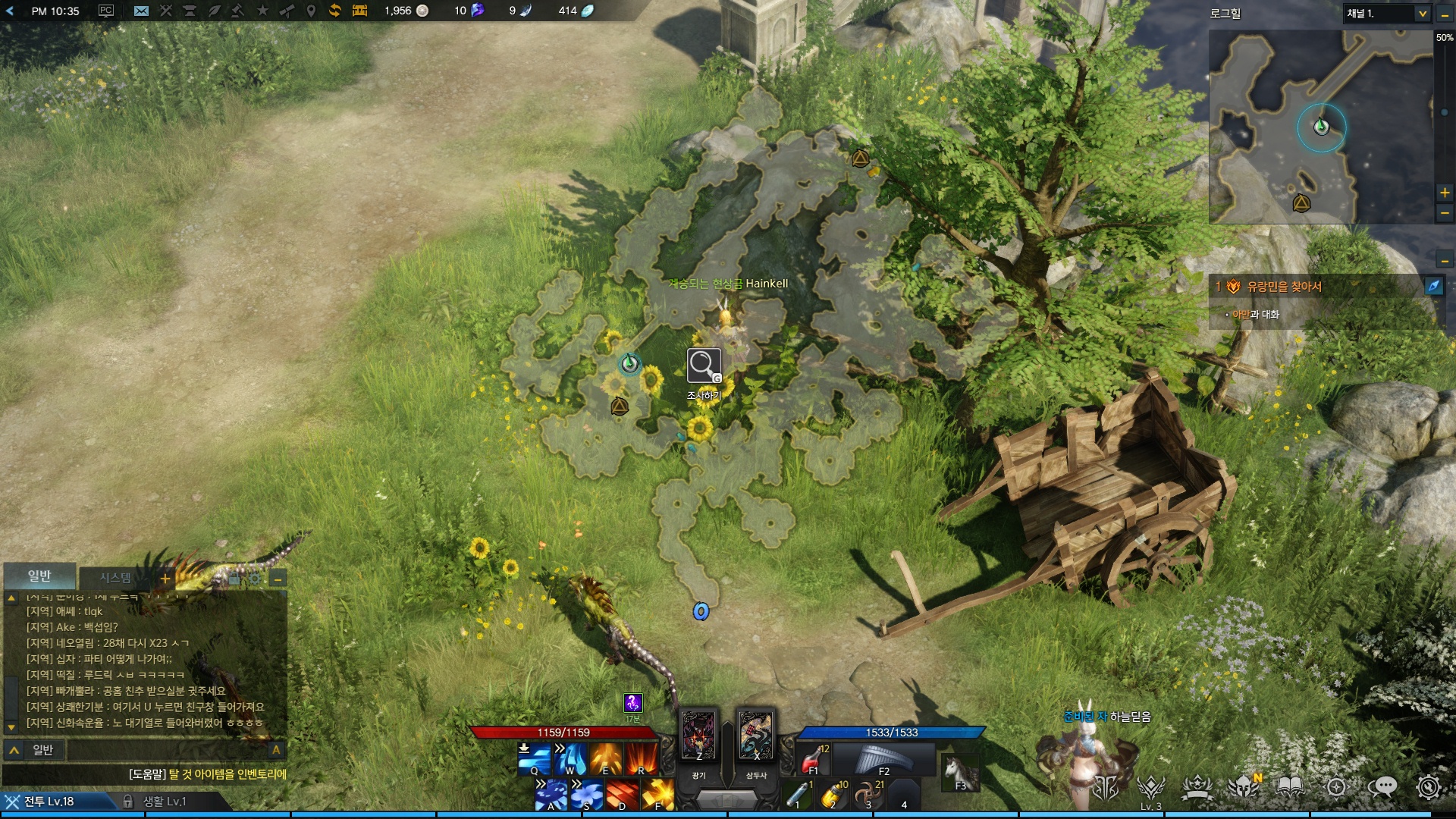
Task: Activate the R red burst skill
Action: pyautogui.click(x=642, y=758)
